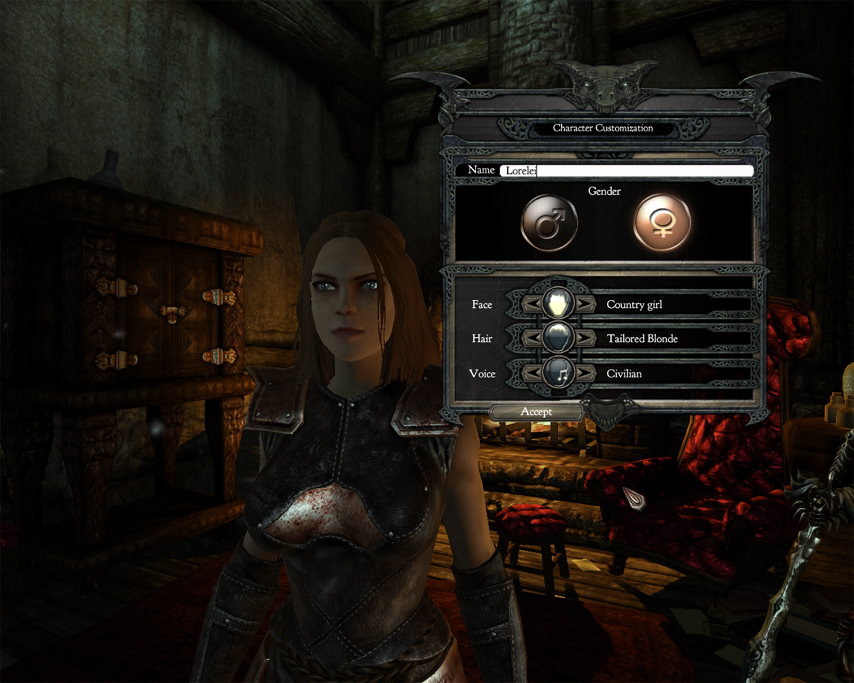Select the Hair portrait icon

[x=558, y=339]
